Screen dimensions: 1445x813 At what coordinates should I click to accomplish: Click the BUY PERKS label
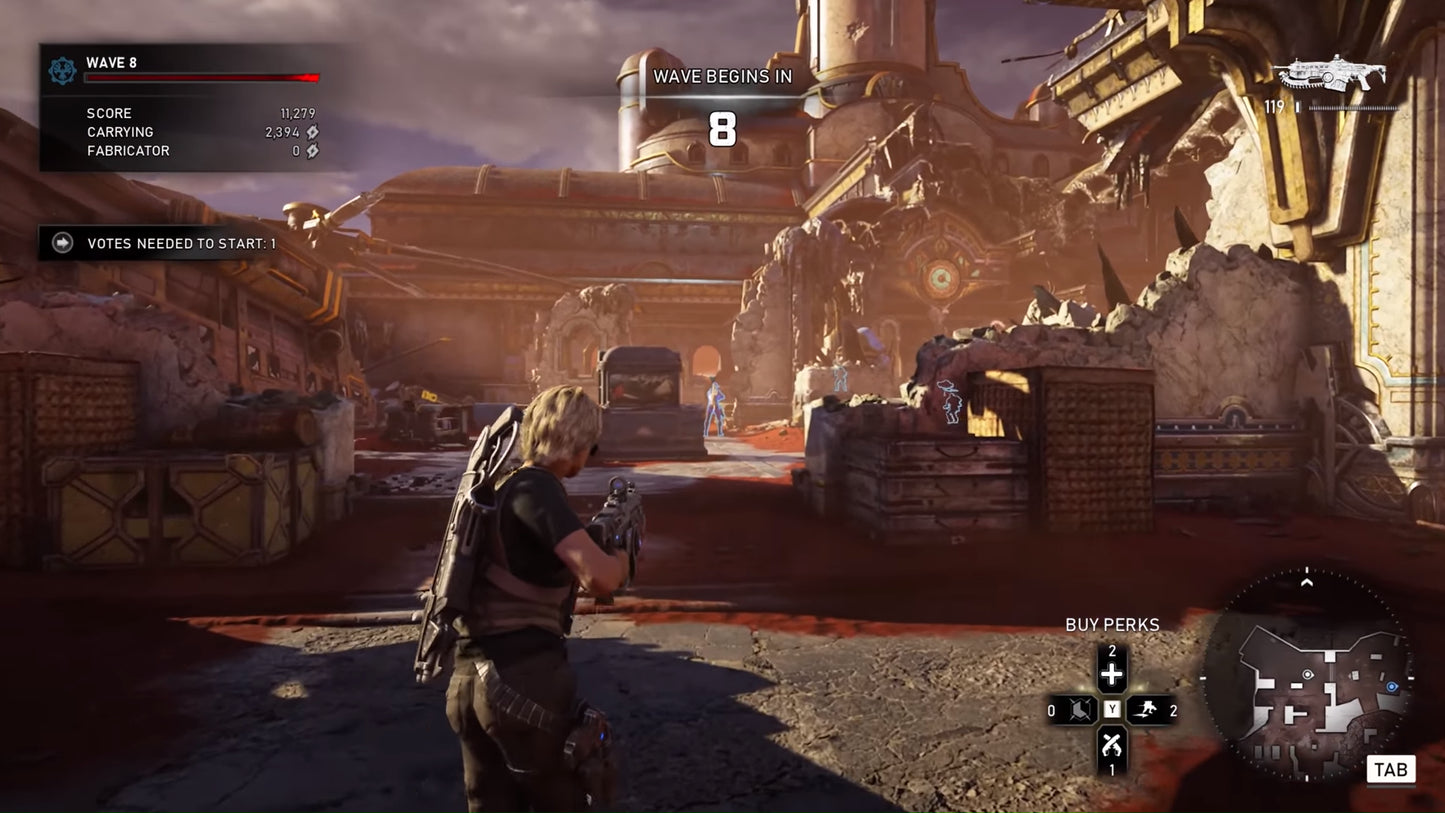(x=1112, y=624)
